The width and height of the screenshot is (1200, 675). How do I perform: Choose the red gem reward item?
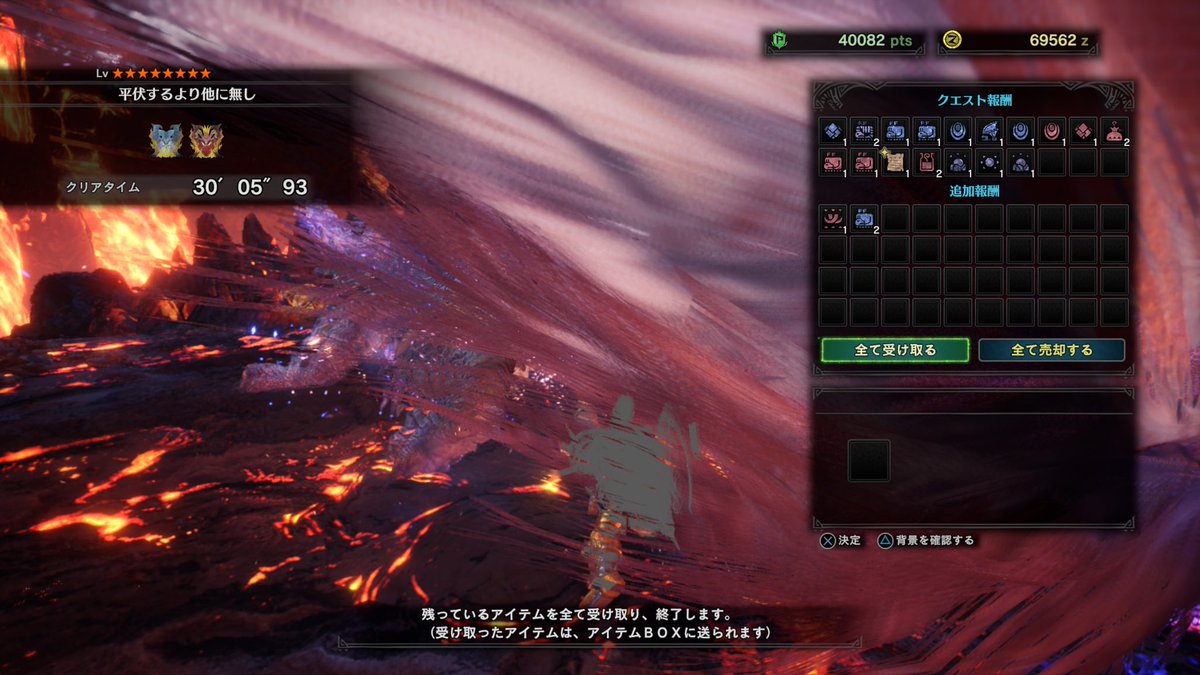click(x=1051, y=131)
